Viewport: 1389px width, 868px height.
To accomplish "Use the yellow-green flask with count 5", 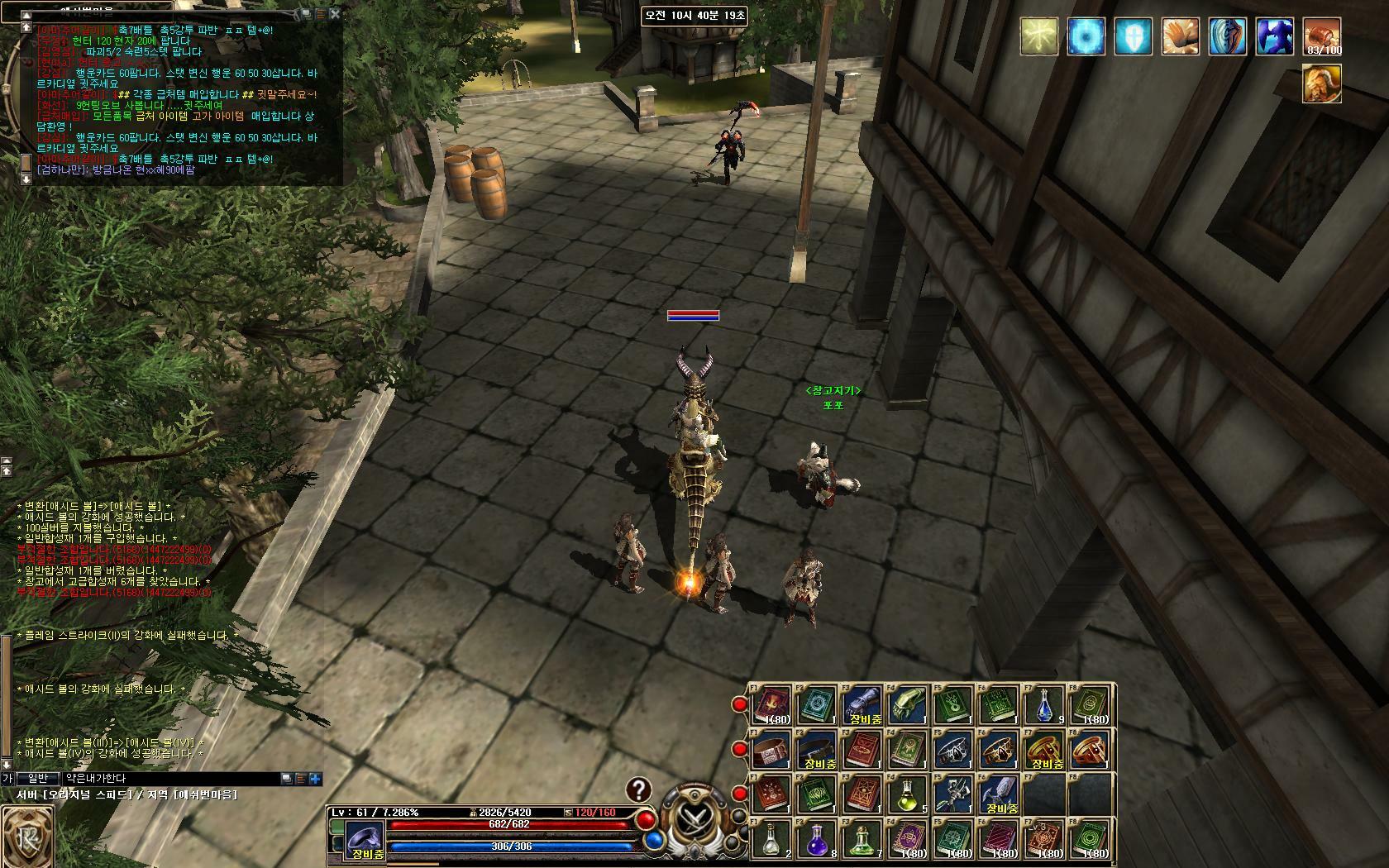I will click(909, 795).
